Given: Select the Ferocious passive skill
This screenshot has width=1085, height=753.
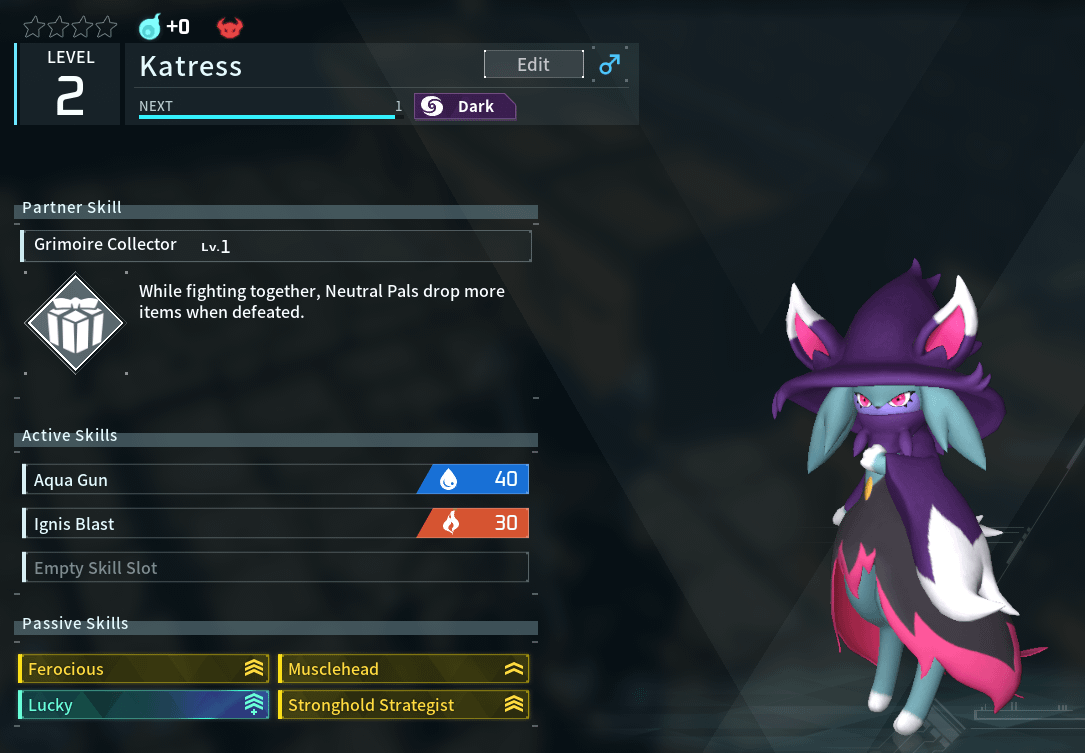Looking at the screenshot, I should pyautogui.click(x=143, y=669).
